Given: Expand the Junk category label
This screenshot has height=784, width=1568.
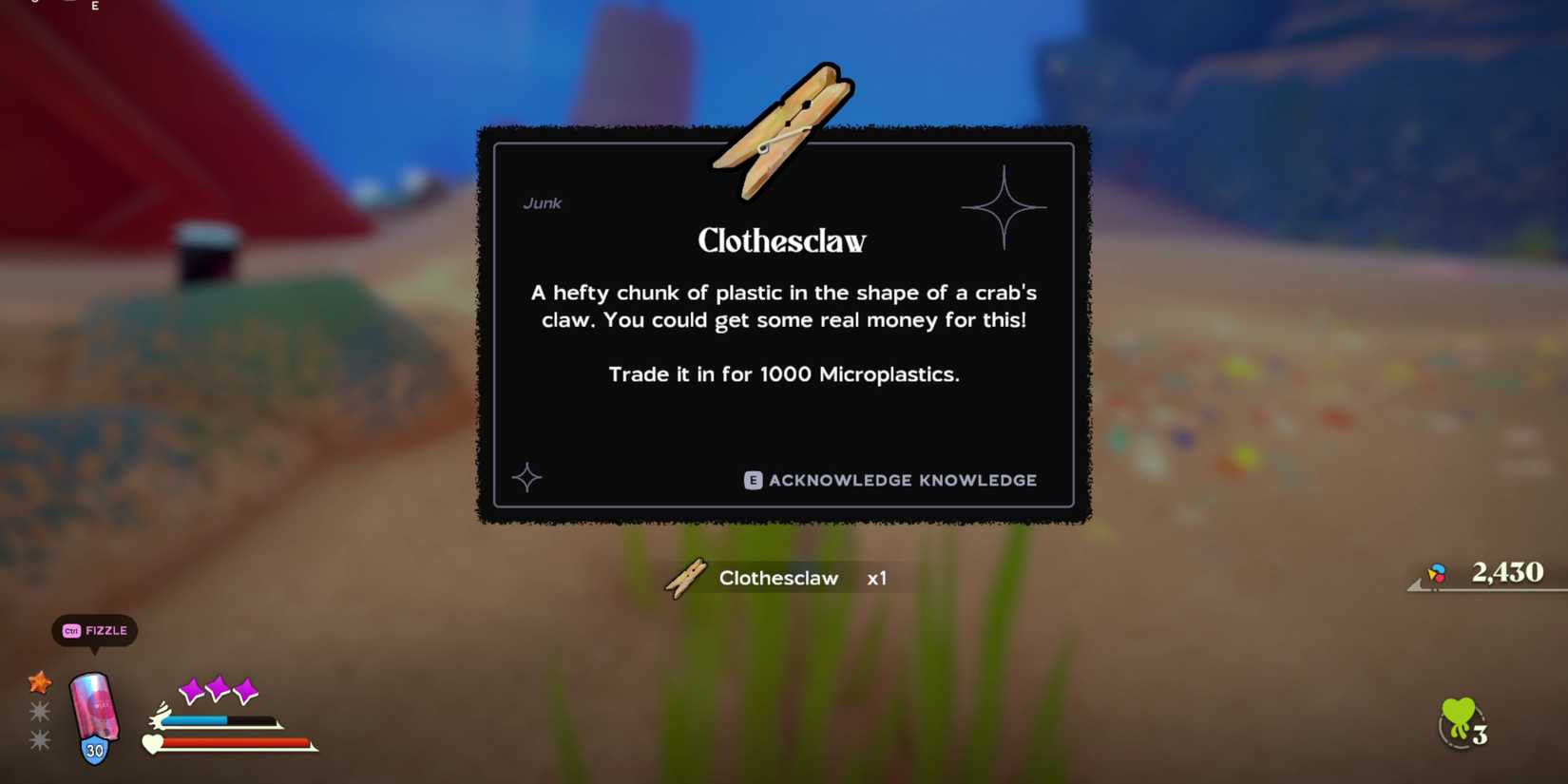Looking at the screenshot, I should click(x=542, y=202).
